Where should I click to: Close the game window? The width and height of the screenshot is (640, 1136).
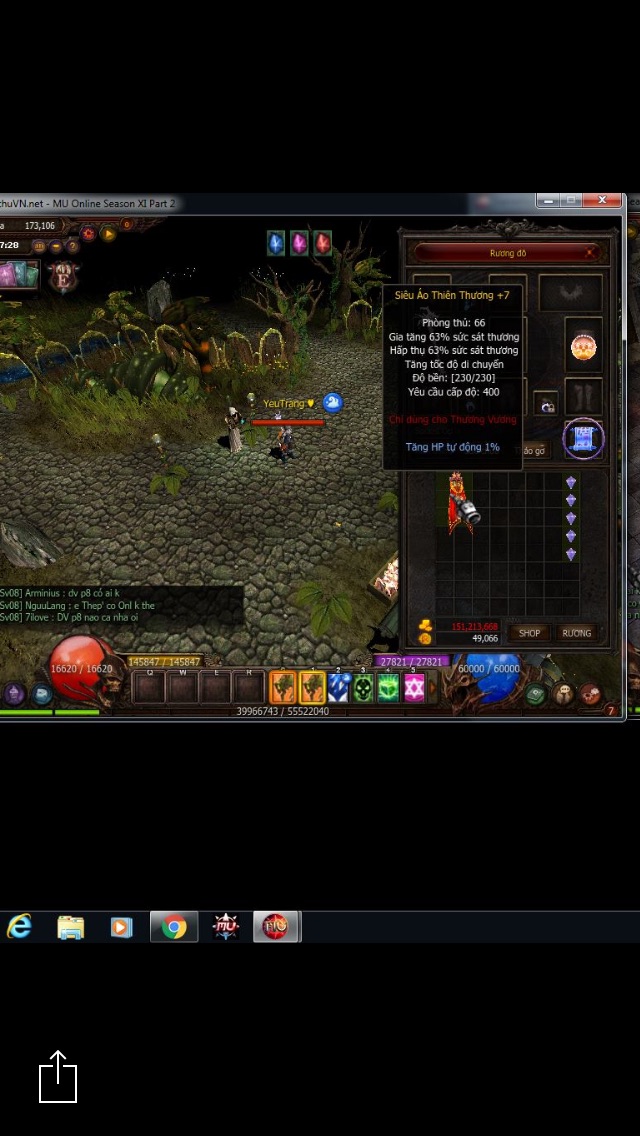tap(603, 201)
